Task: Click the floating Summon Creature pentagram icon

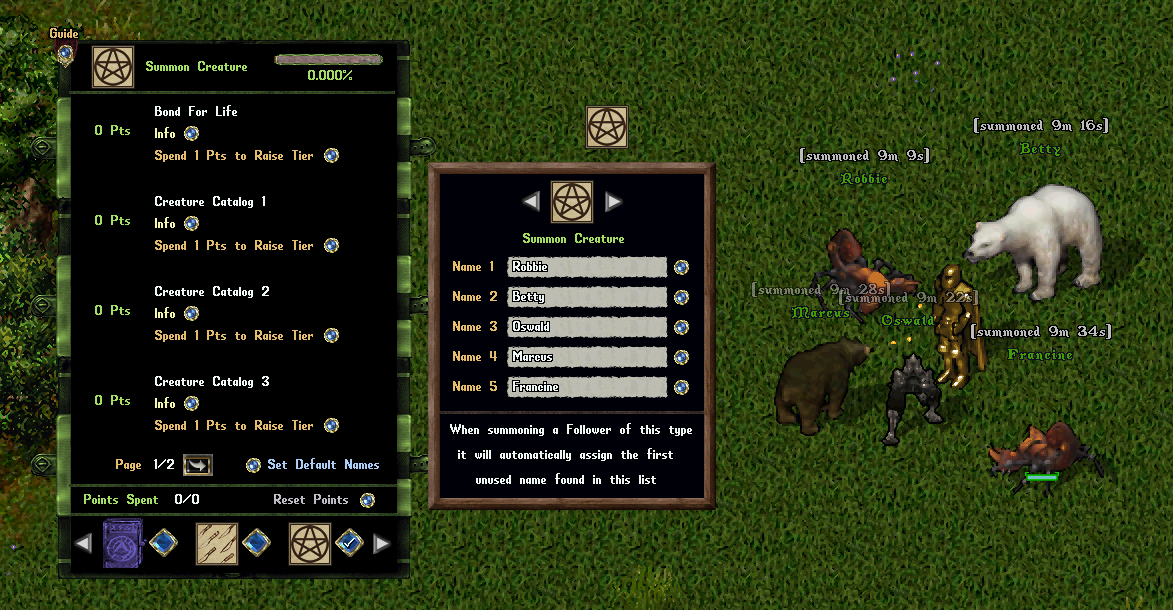Action: 606,127
